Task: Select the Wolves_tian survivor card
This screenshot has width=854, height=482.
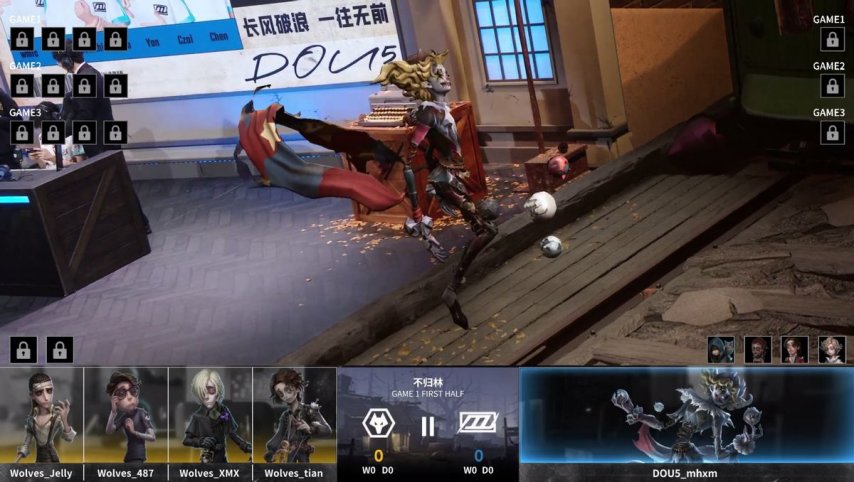Action: (294, 416)
